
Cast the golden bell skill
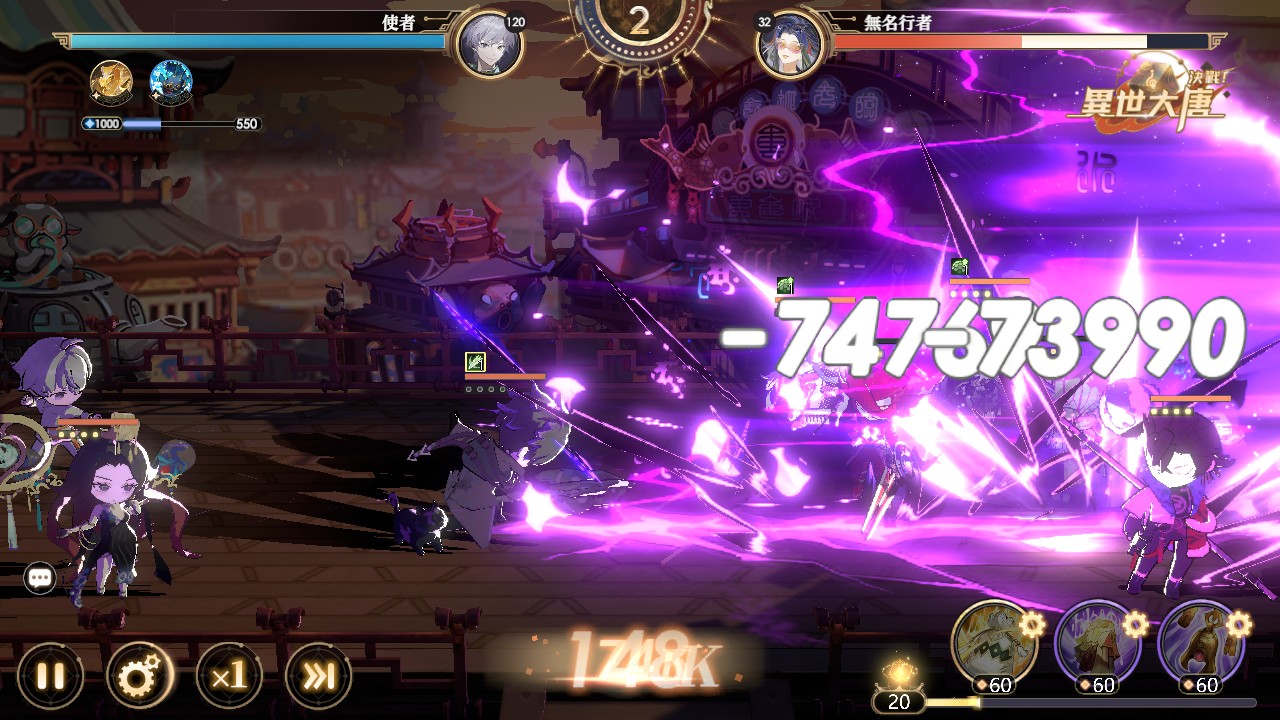pos(1201,641)
